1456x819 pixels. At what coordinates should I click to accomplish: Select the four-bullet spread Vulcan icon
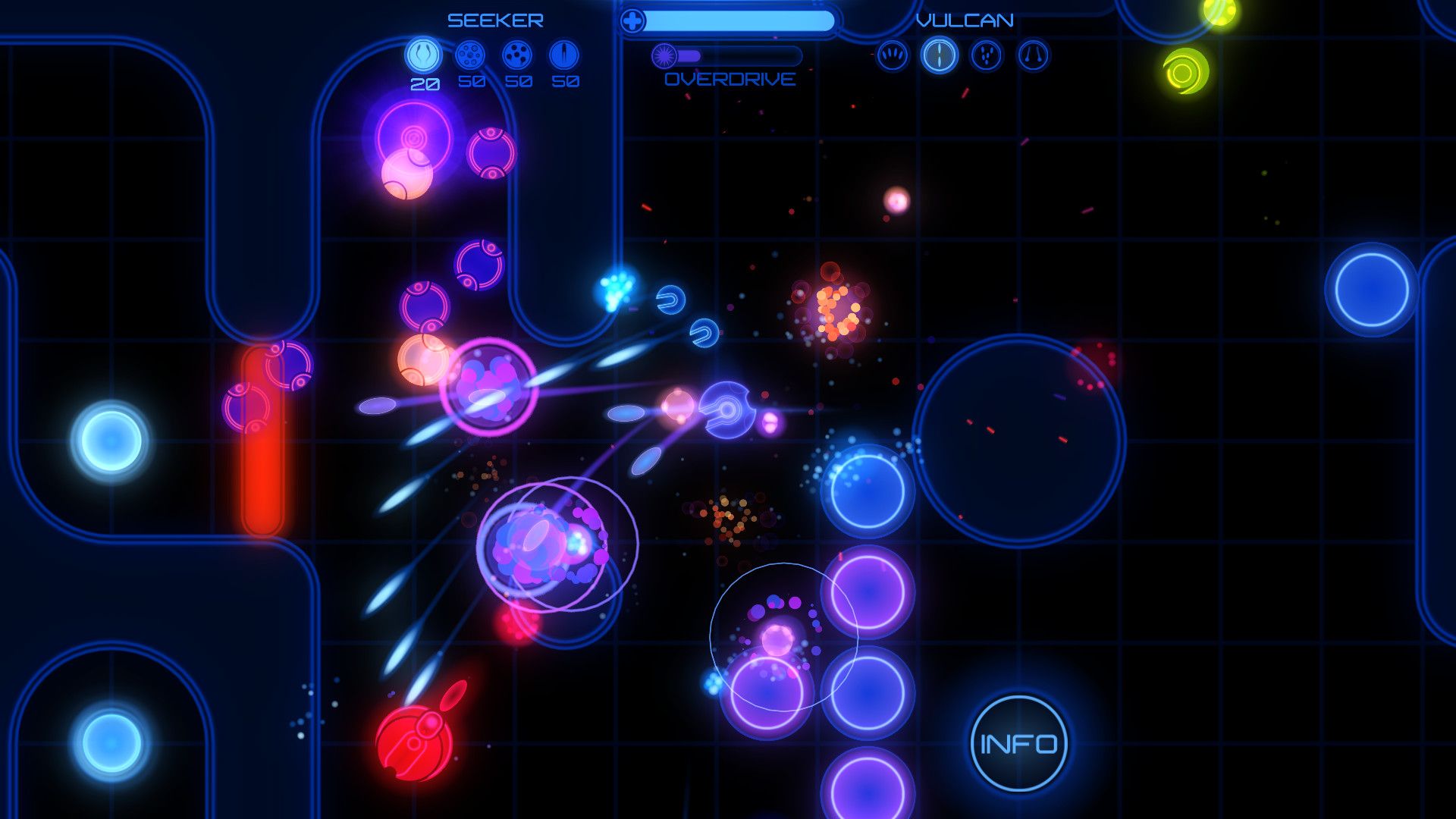coord(895,55)
